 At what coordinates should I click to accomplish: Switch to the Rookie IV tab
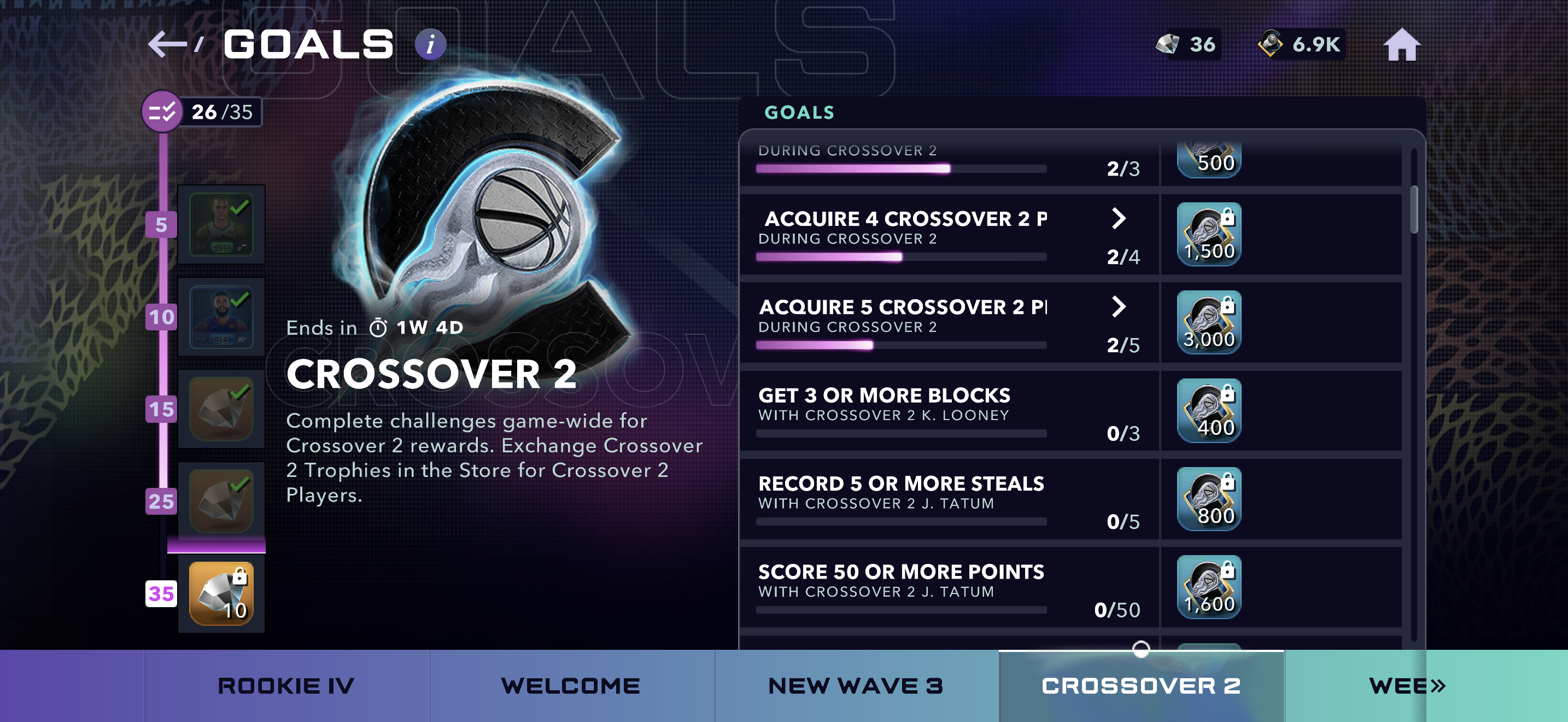[286, 686]
